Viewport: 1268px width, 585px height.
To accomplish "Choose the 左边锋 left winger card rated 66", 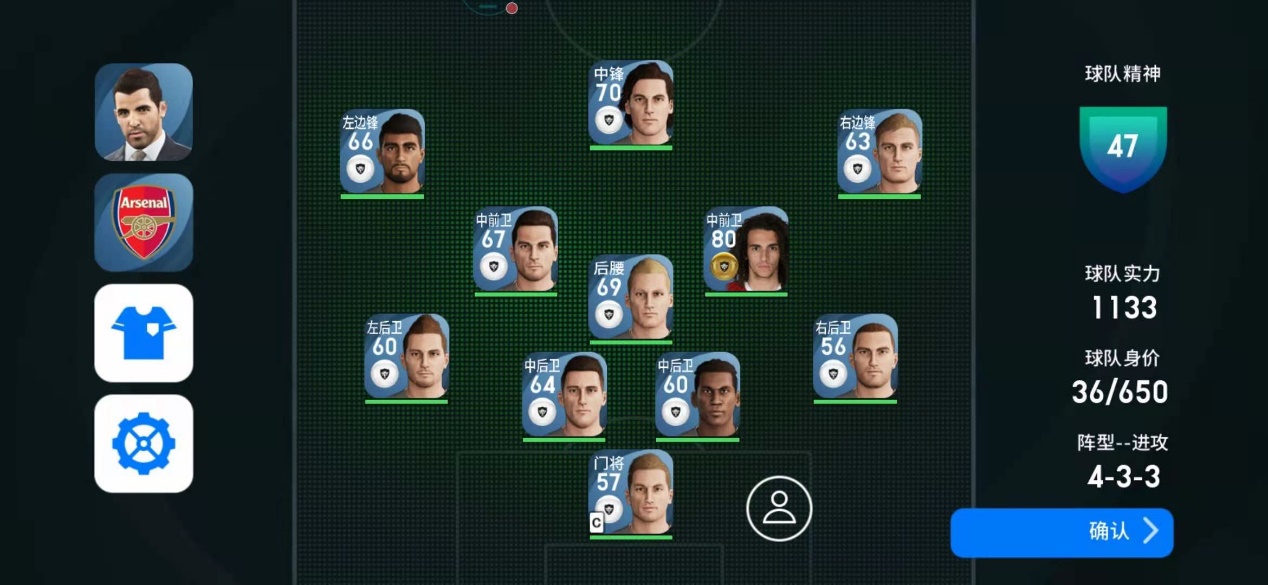I will (x=382, y=152).
